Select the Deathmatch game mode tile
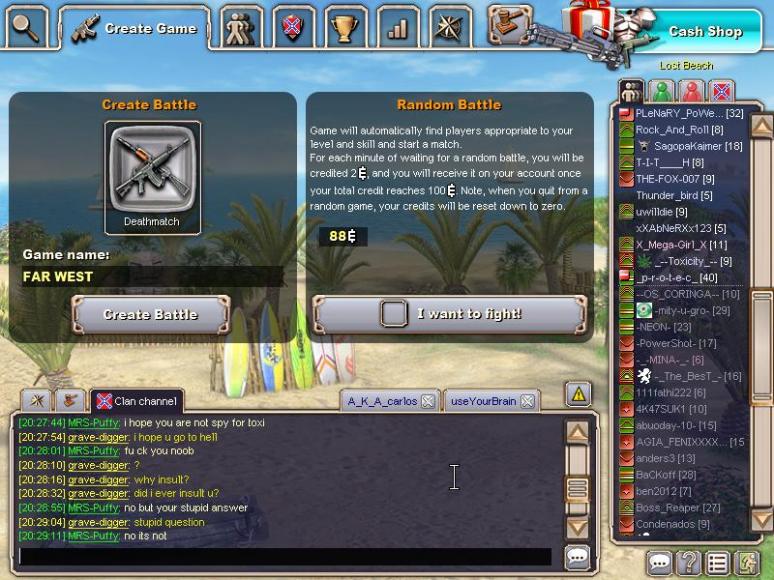The width and height of the screenshot is (774, 580). [x=153, y=177]
